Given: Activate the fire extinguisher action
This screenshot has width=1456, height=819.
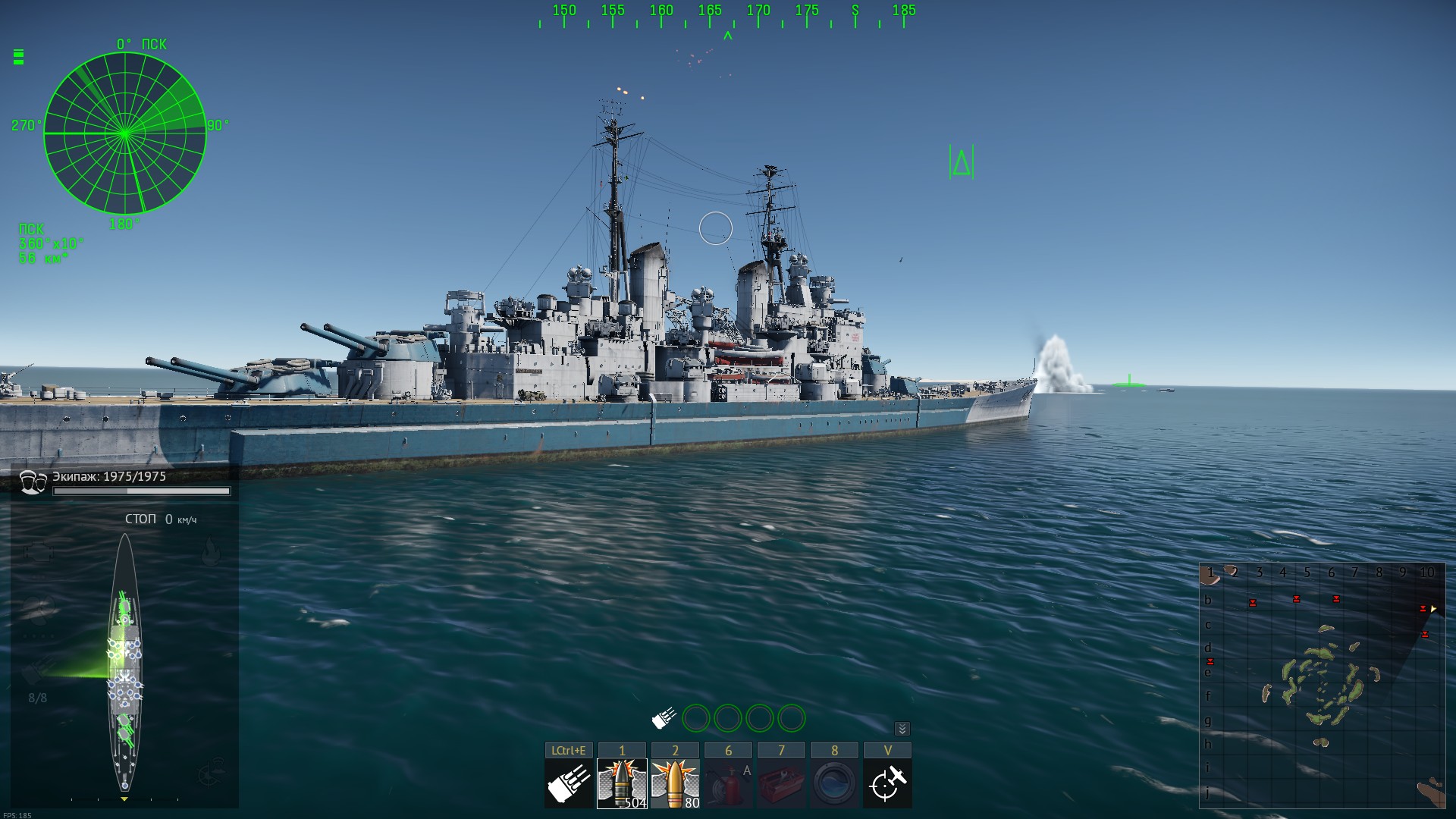Looking at the screenshot, I should tap(728, 783).
